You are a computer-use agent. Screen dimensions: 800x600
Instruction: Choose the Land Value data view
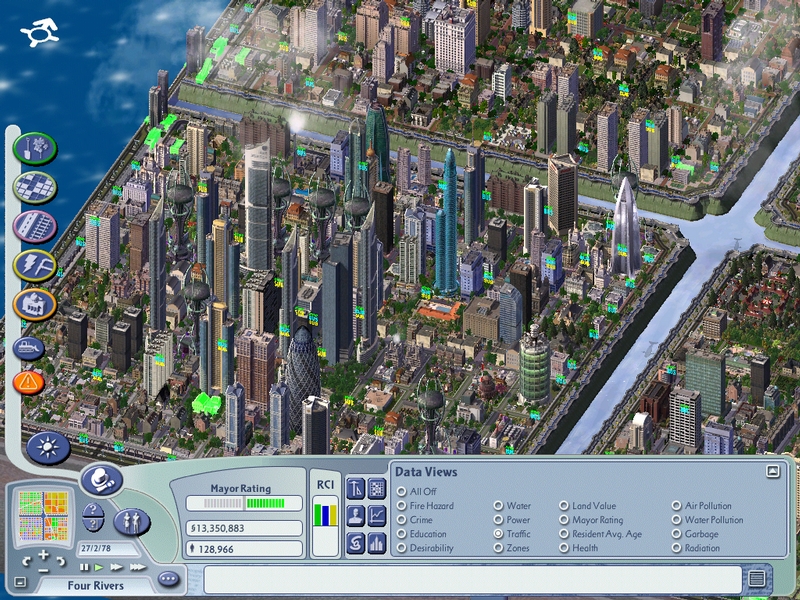(564, 506)
